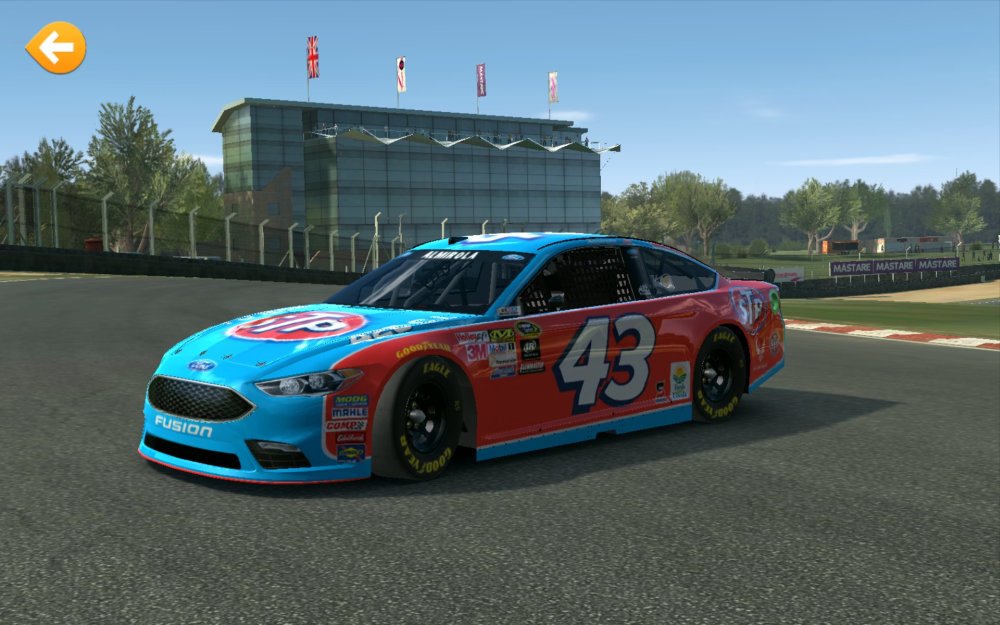1000x625 pixels.
Task: Go back using the orange arrow button
Action: [56, 47]
